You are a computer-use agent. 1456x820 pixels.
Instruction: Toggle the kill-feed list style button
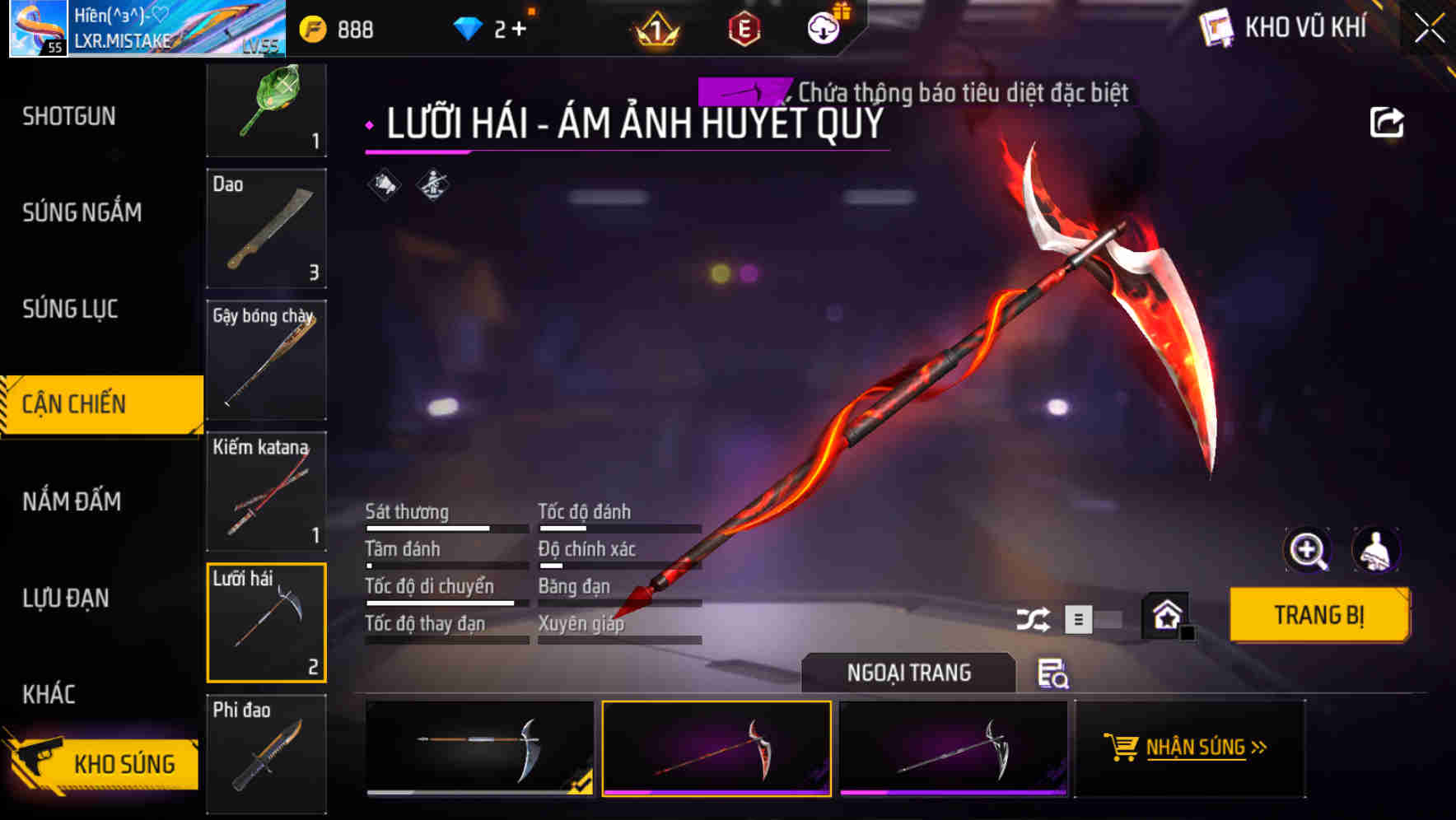(x=1077, y=620)
